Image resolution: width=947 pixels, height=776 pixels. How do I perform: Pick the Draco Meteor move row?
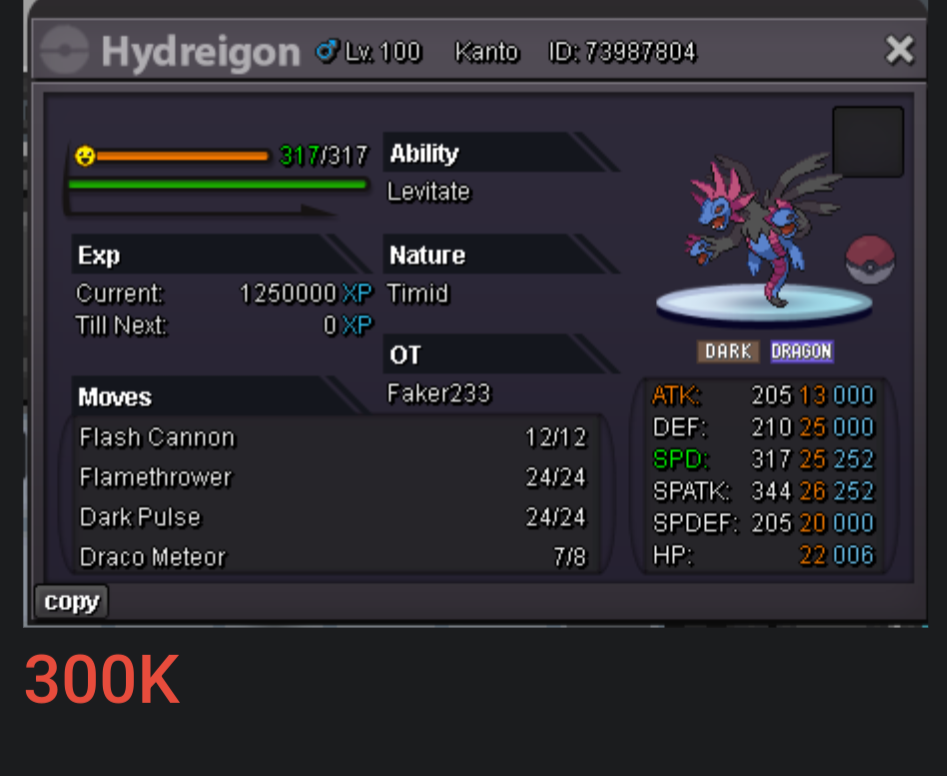click(333, 557)
